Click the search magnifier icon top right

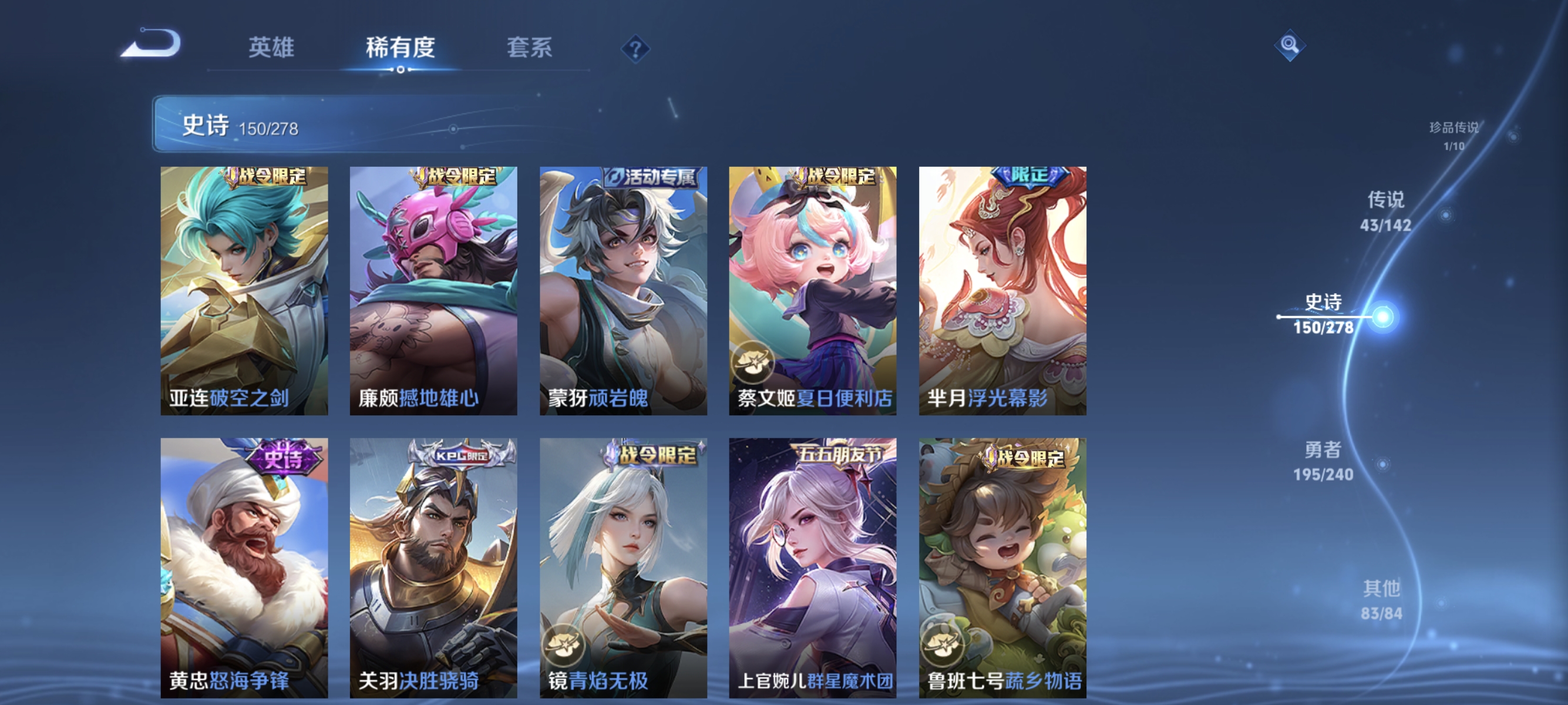point(1291,45)
